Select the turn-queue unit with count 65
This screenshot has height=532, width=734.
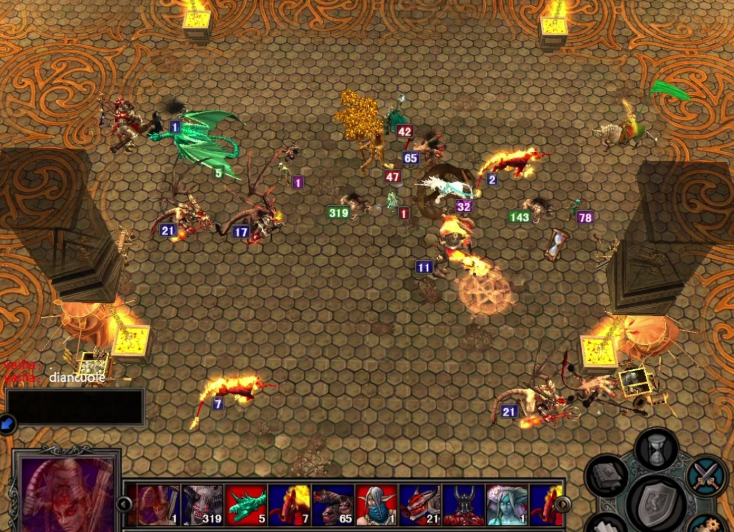[331, 506]
